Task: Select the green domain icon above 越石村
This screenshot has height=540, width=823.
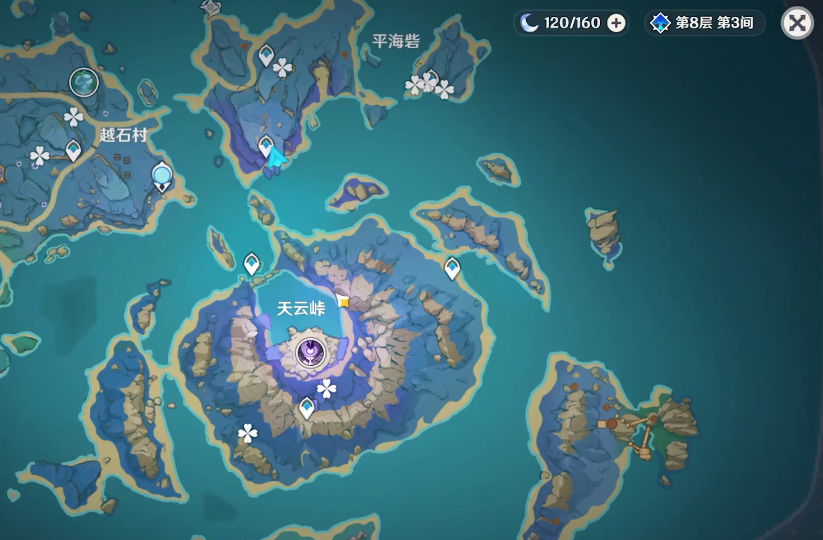Action: (83, 82)
